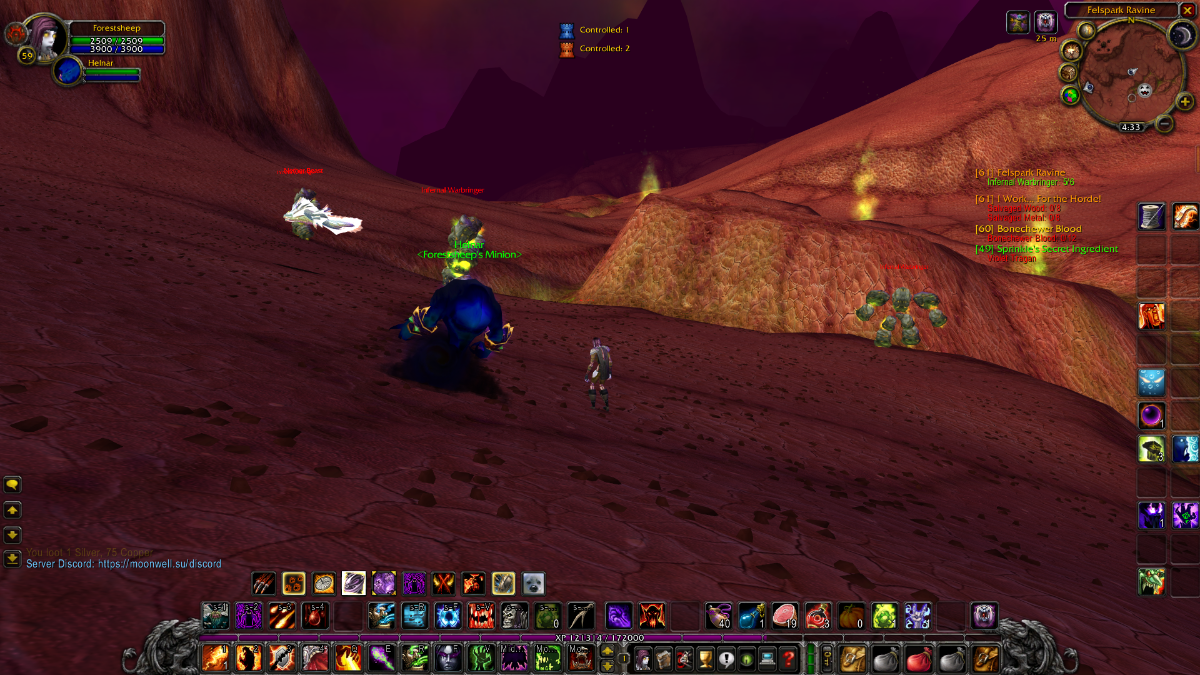Viewport: 1200px width, 675px height.
Task: Open the chat speech bubble button
Action: (13, 484)
